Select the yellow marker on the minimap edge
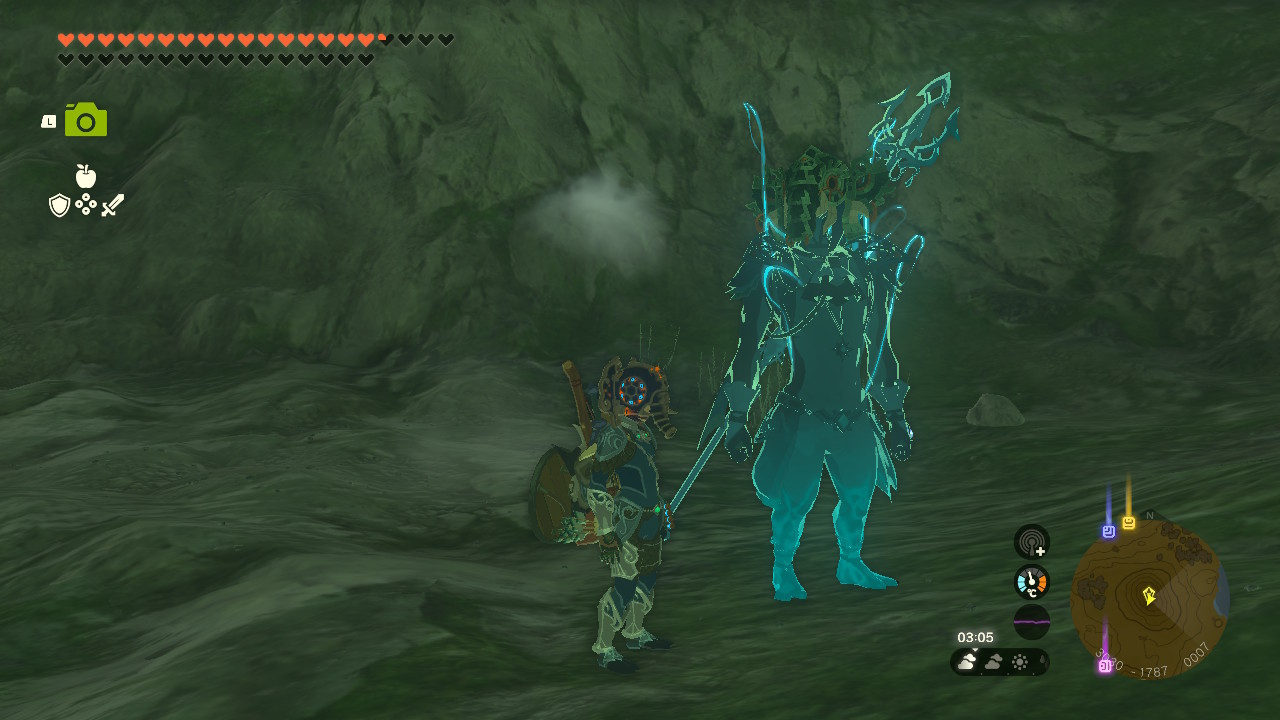The height and width of the screenshot is (720, 1280). click(x=1128, y=523)
